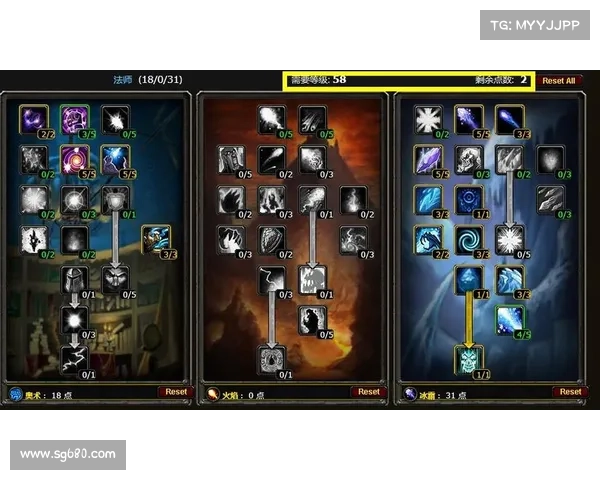Select the Arcane Meditation talent with 3/3 points
The width and height of the screenshot is (600, 480).
pyautogui.click(x=156, y=240)
